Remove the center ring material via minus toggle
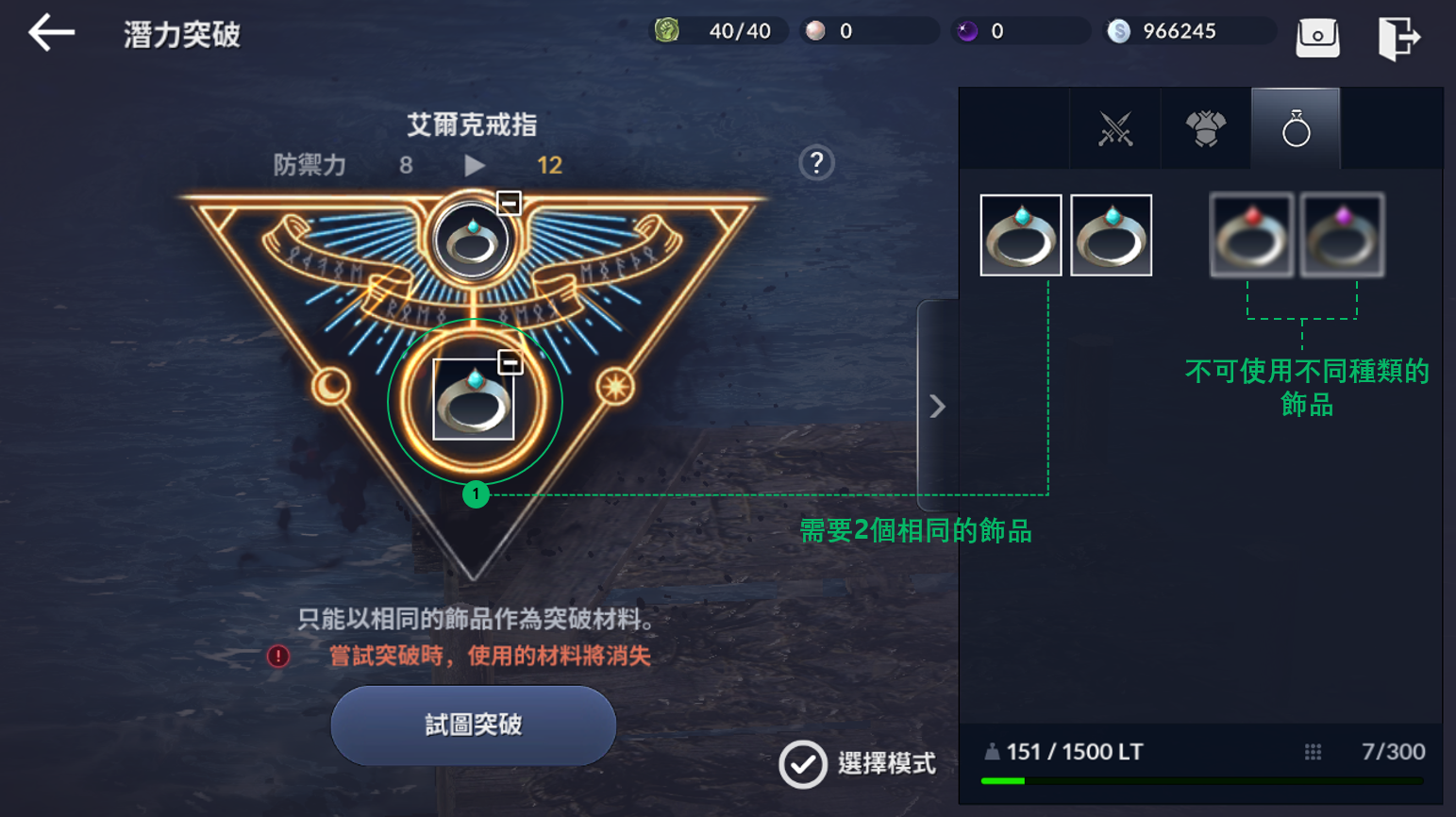 coord(509,359)
